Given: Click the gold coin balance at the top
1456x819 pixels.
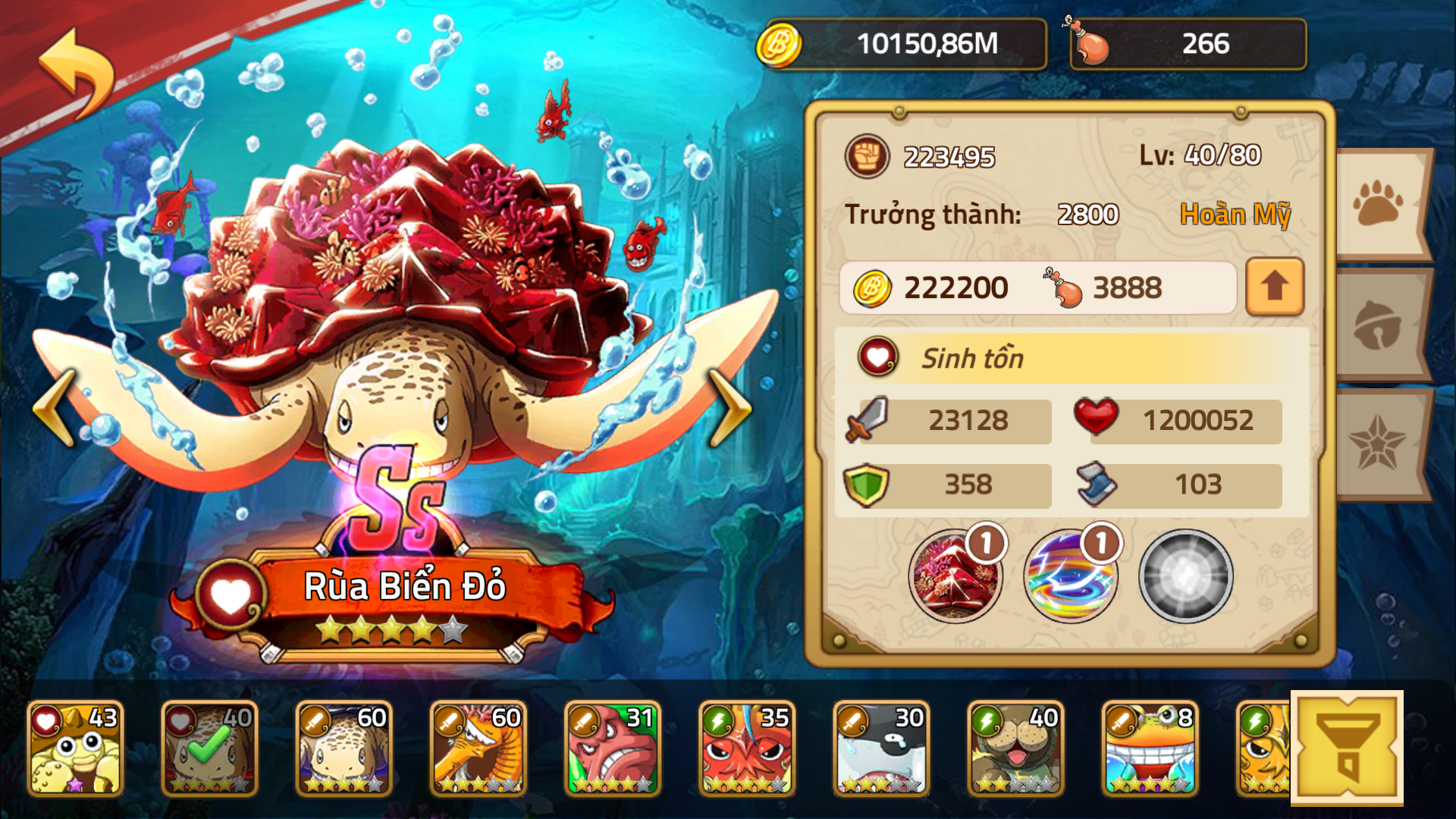Looking at the screenshot, I should [902, 43].
